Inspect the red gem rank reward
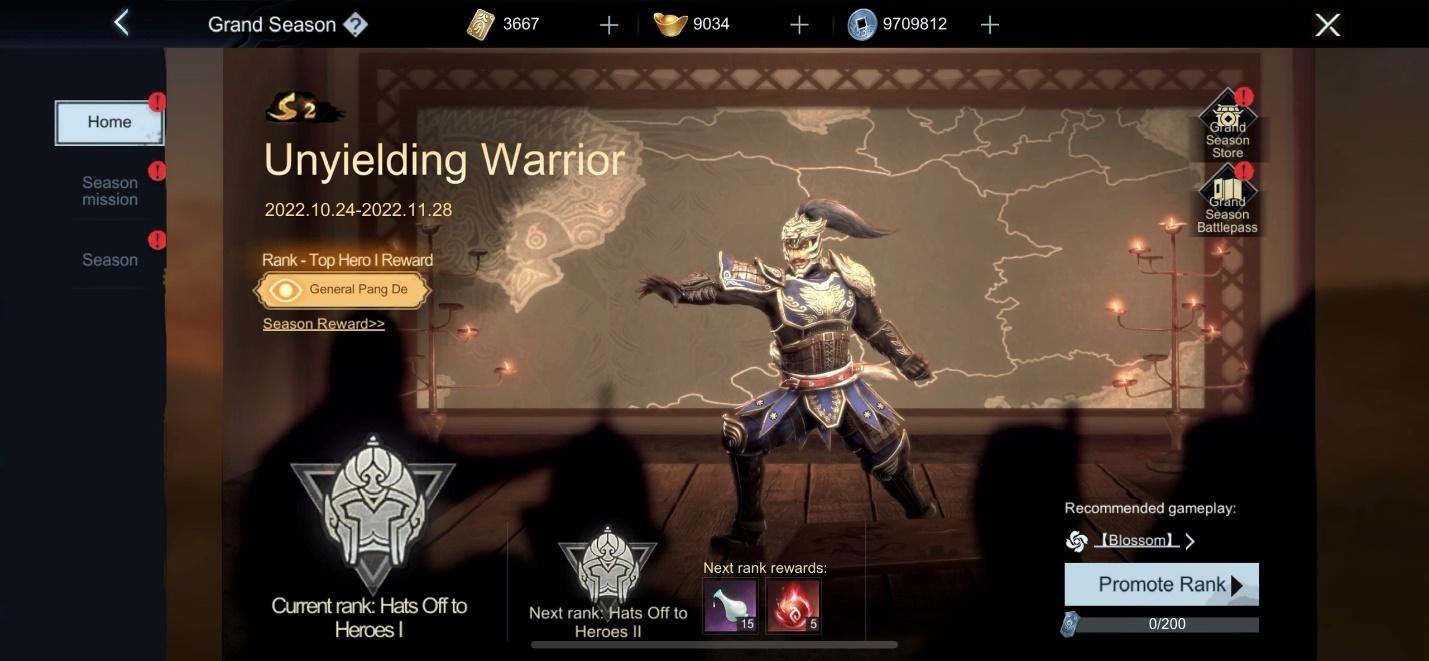This screenshot has height=661, width=1429. [793, 606]
